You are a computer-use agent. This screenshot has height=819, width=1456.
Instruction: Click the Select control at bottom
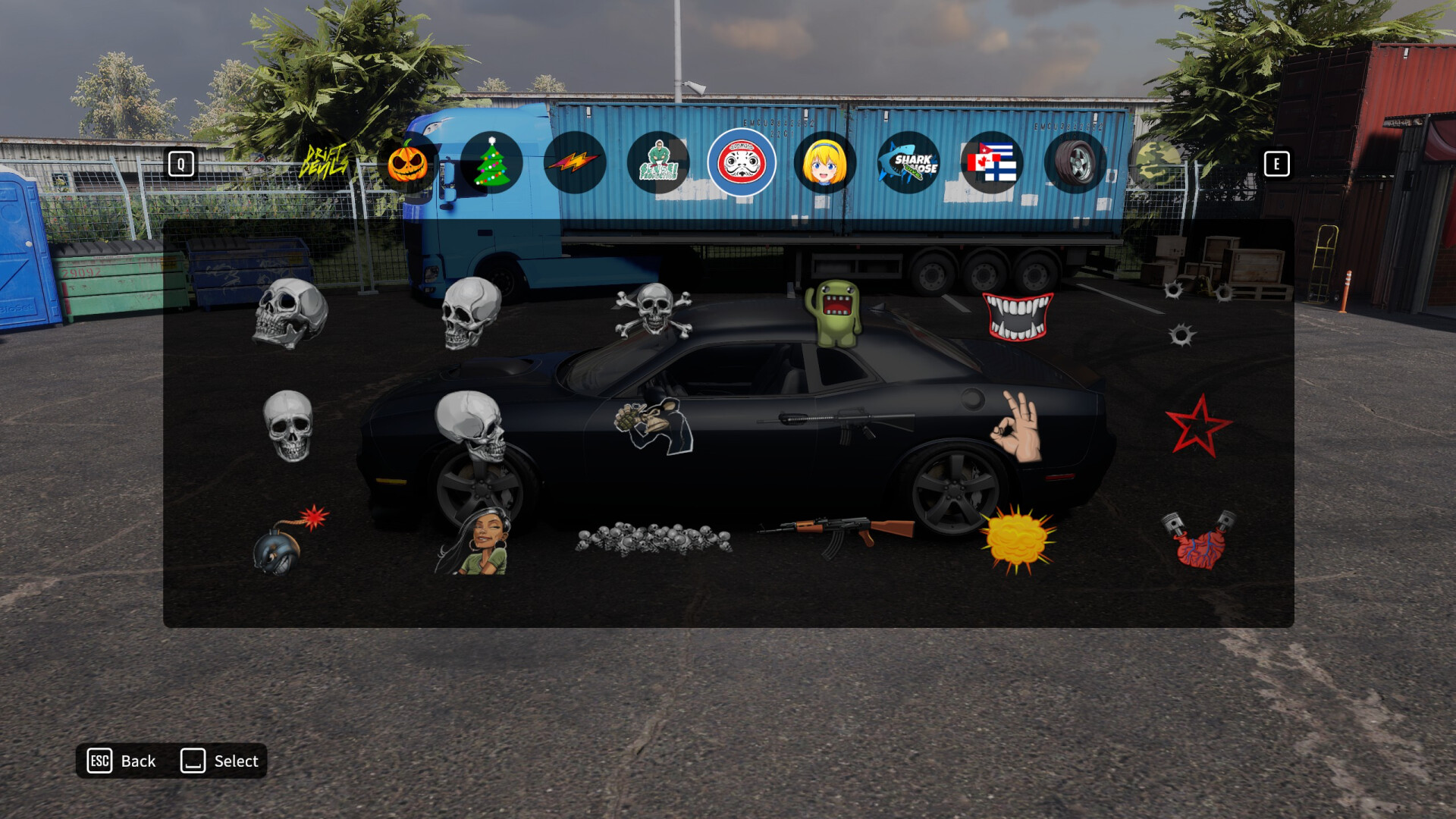tap(220, 761)
